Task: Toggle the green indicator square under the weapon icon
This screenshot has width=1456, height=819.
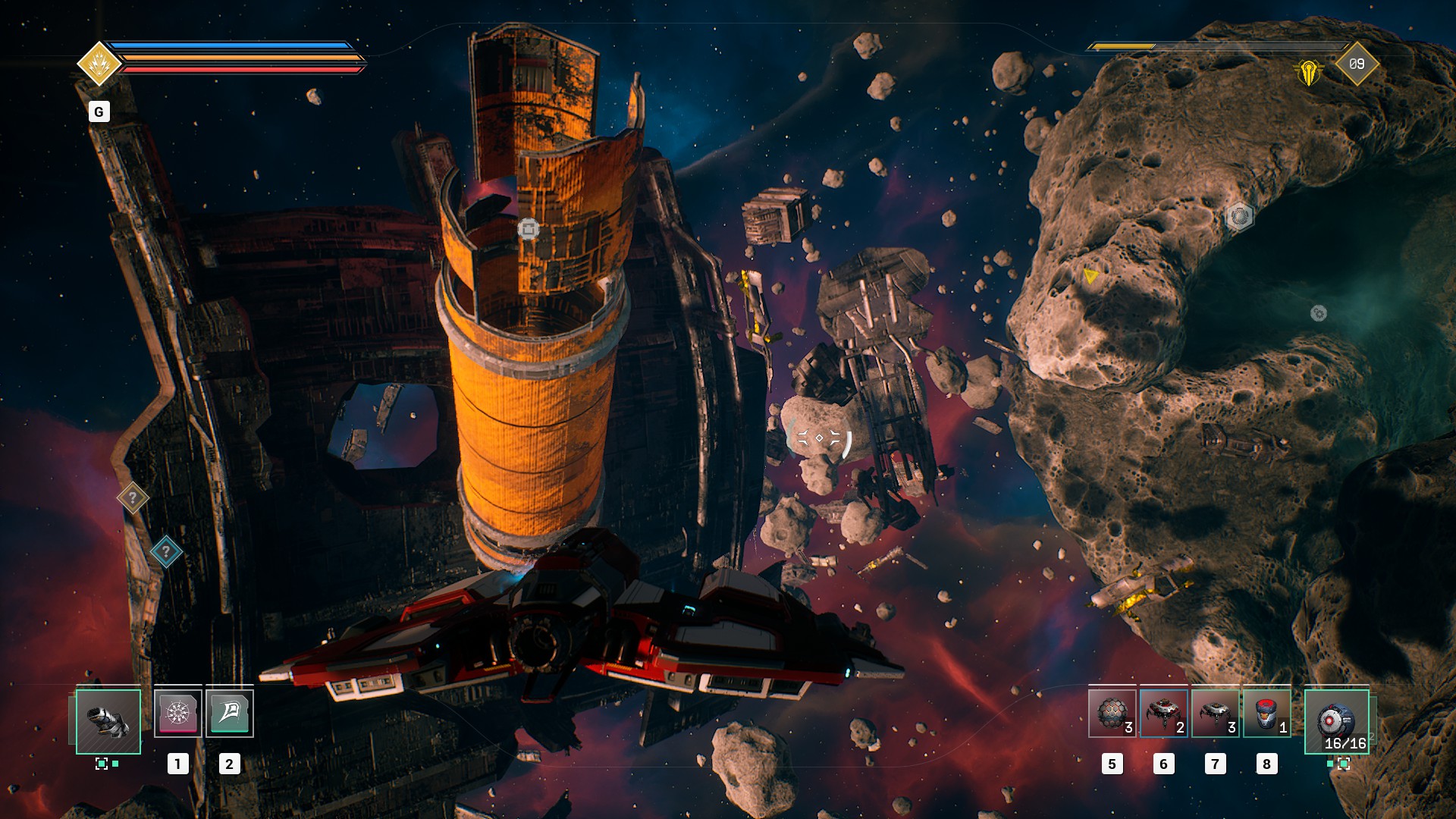Action: [x=115, y=764]
